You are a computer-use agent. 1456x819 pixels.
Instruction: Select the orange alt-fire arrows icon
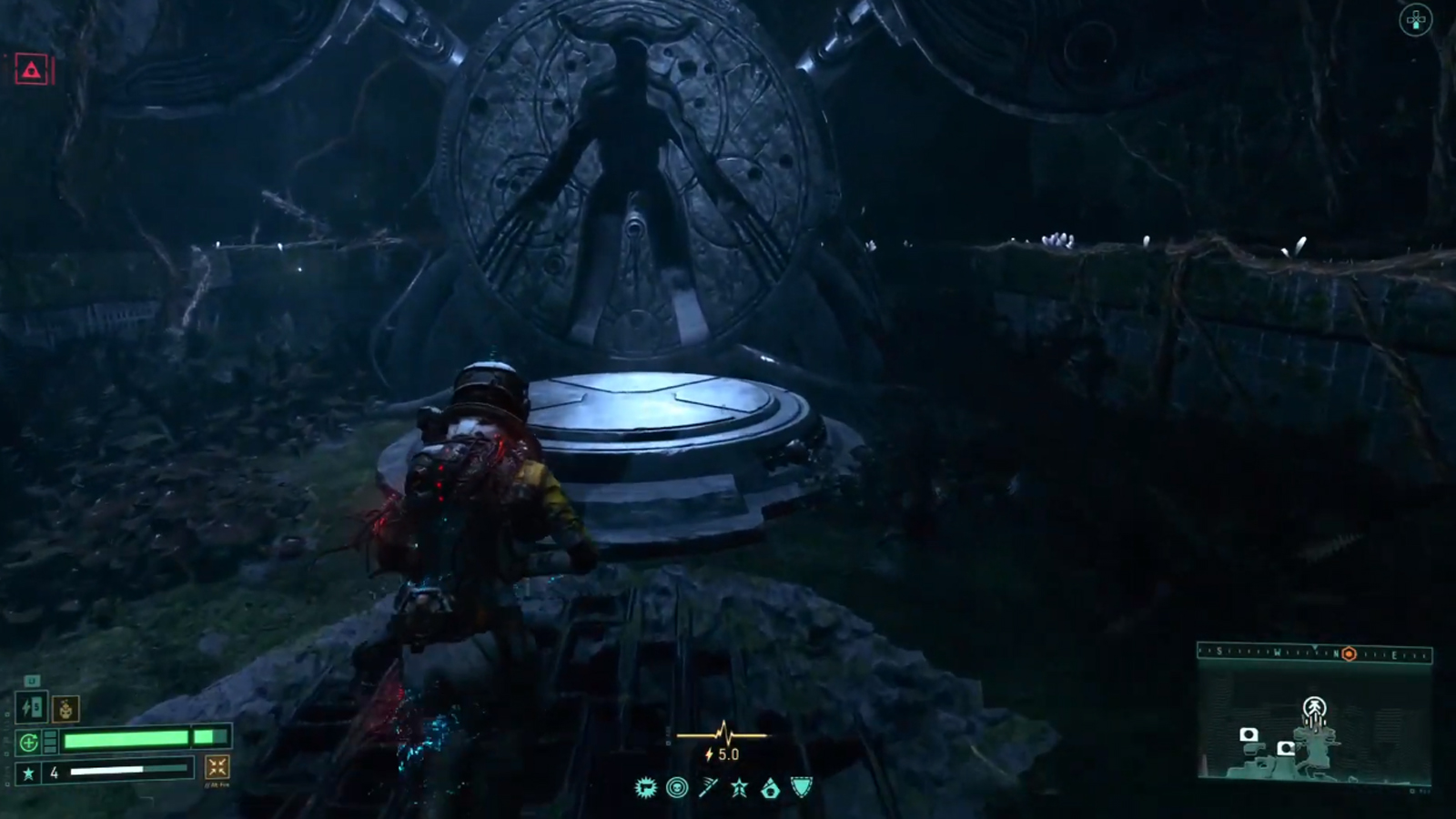point(217,767)
